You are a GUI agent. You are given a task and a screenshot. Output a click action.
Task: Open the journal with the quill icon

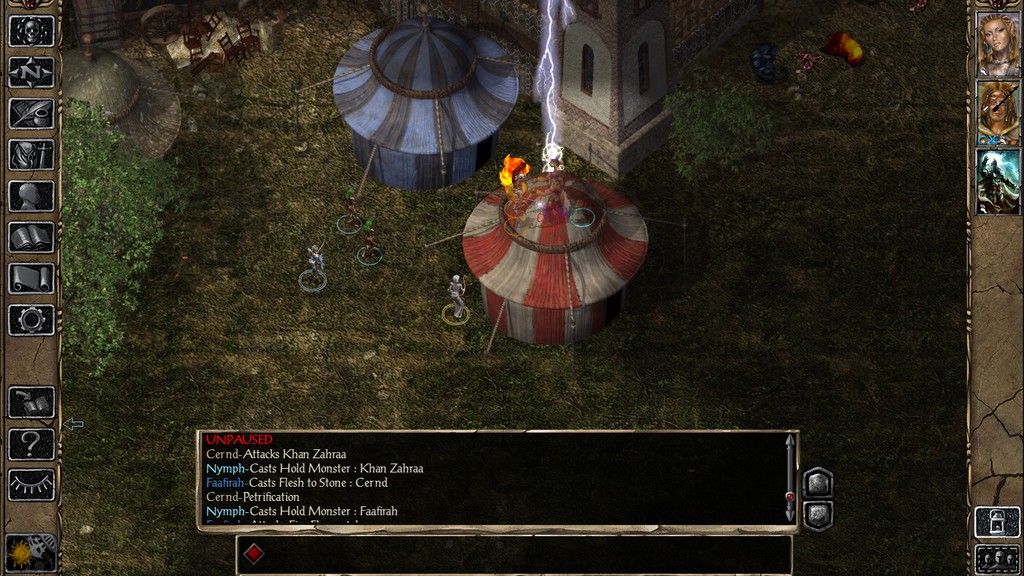[31, 113]
